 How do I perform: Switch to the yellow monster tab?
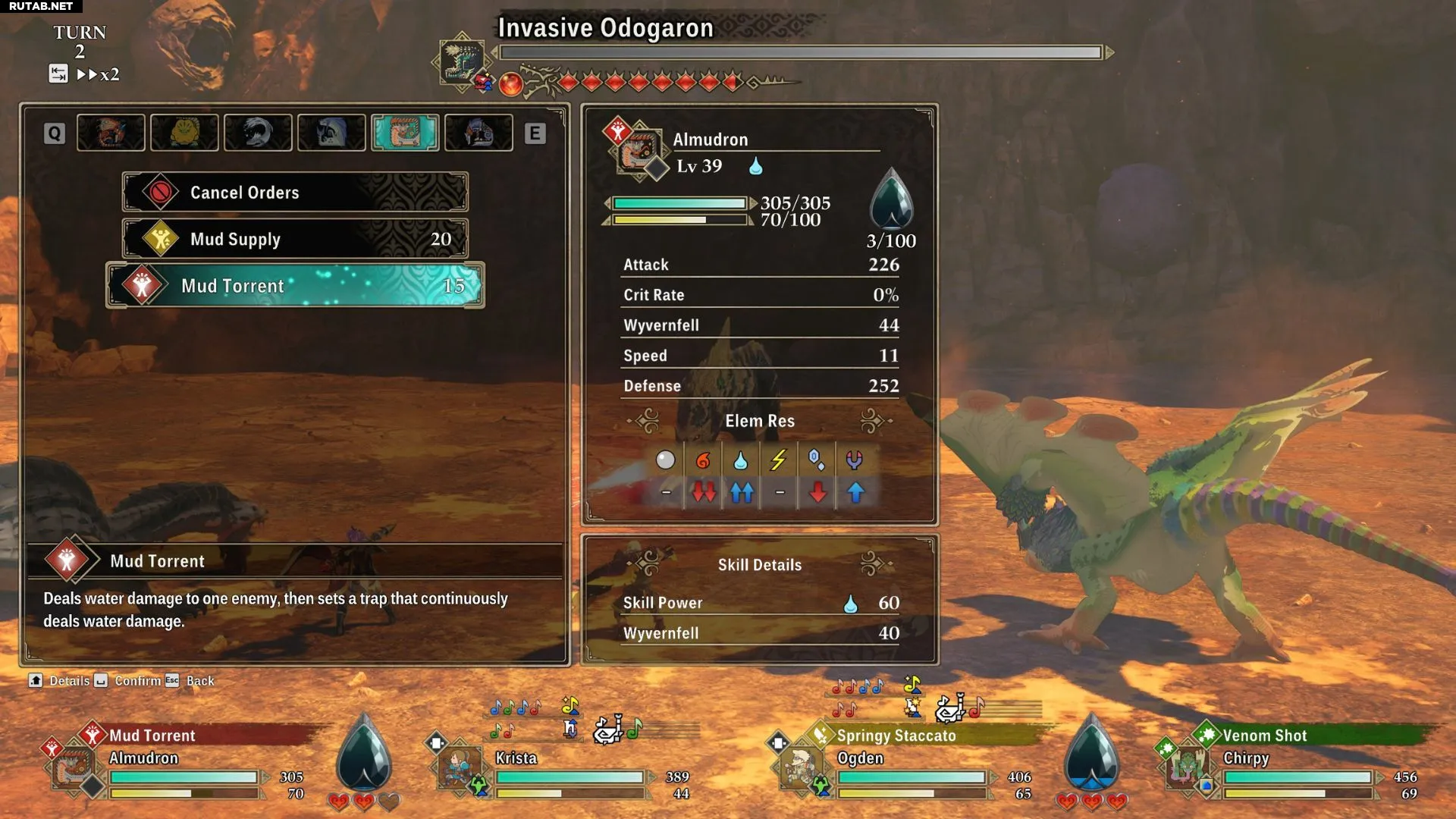pos(184,133)
